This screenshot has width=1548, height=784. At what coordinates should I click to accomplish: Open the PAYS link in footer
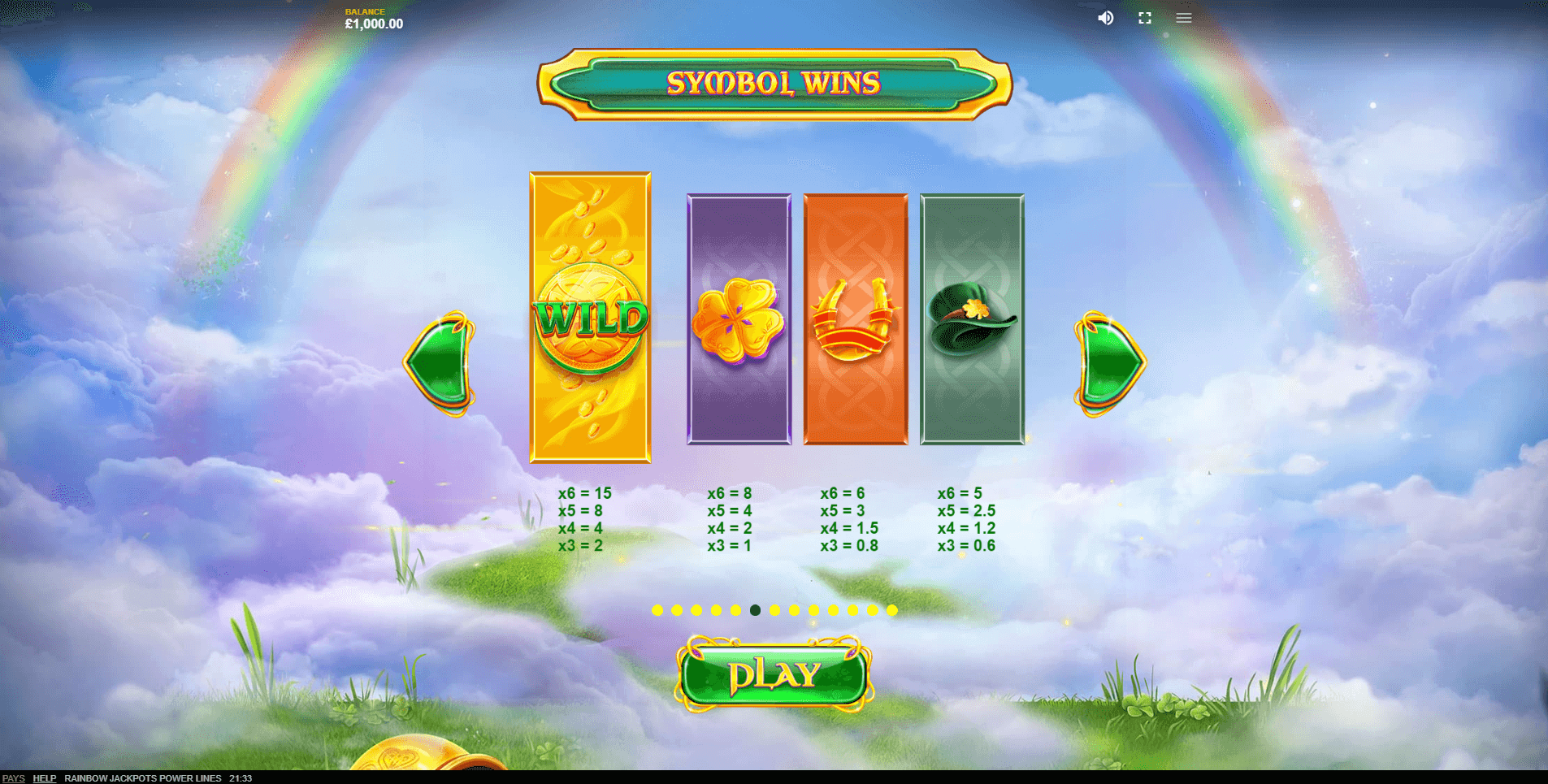coord(14,778)
